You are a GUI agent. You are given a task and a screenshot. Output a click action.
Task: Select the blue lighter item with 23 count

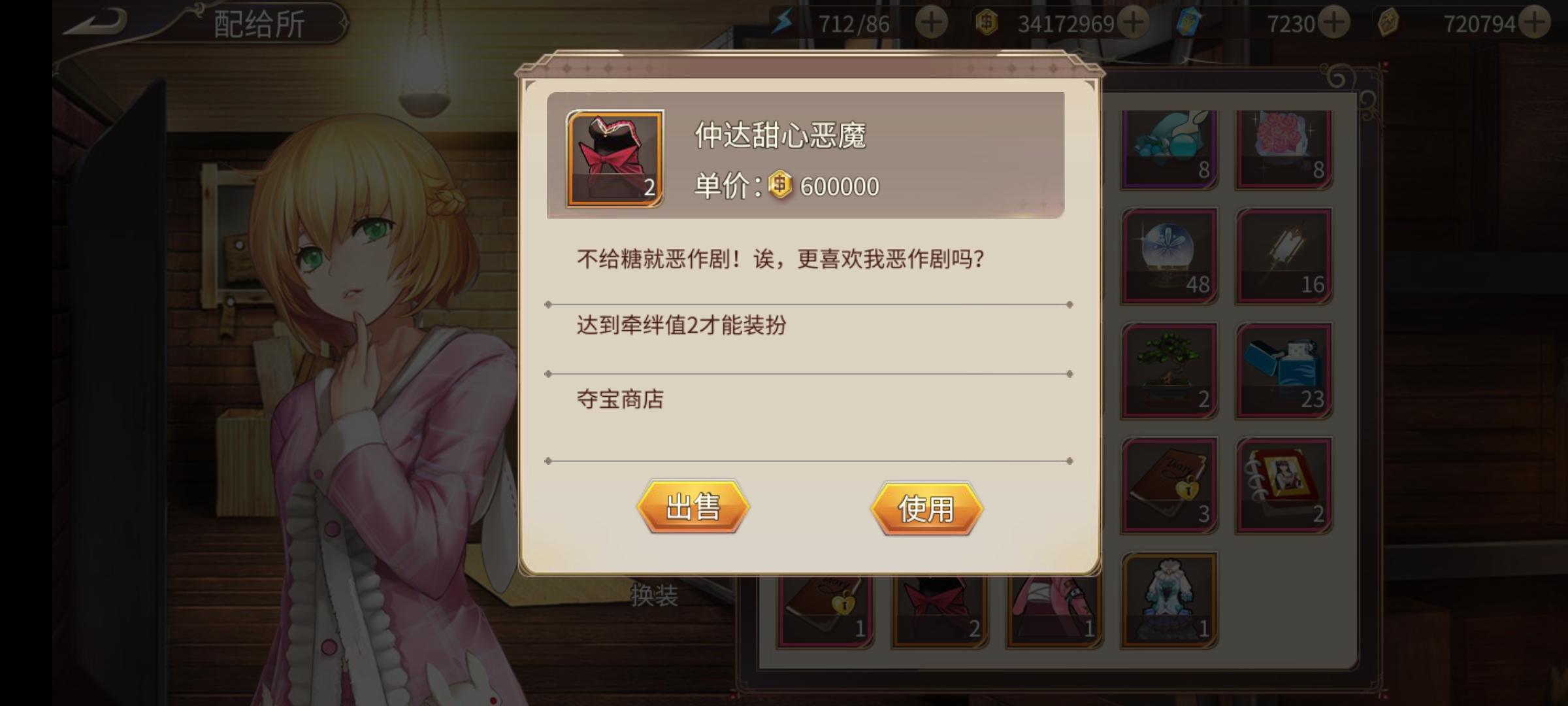click(1284, 369)
